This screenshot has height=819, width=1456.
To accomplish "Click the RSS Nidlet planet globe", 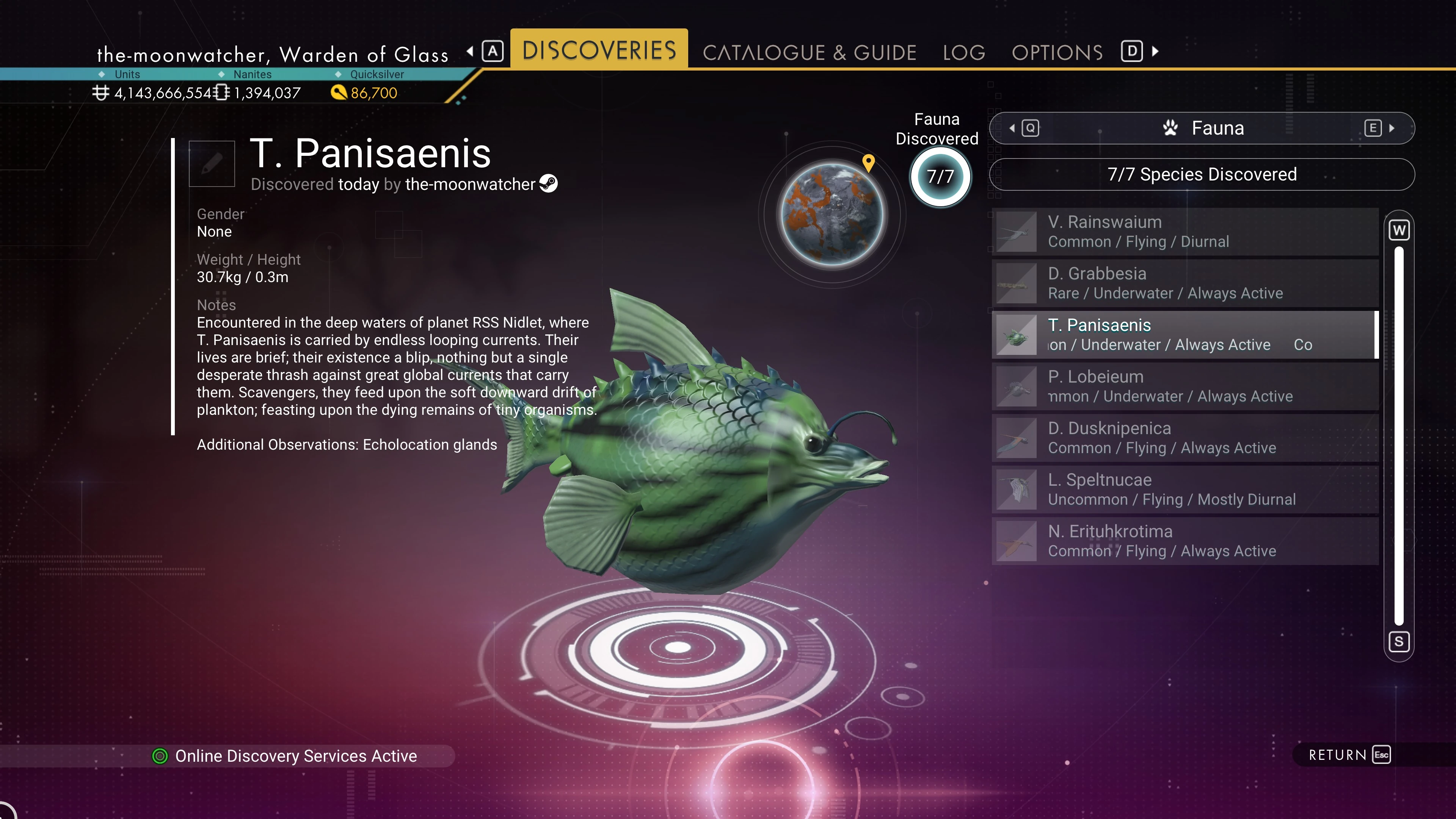I will [832, 215].
